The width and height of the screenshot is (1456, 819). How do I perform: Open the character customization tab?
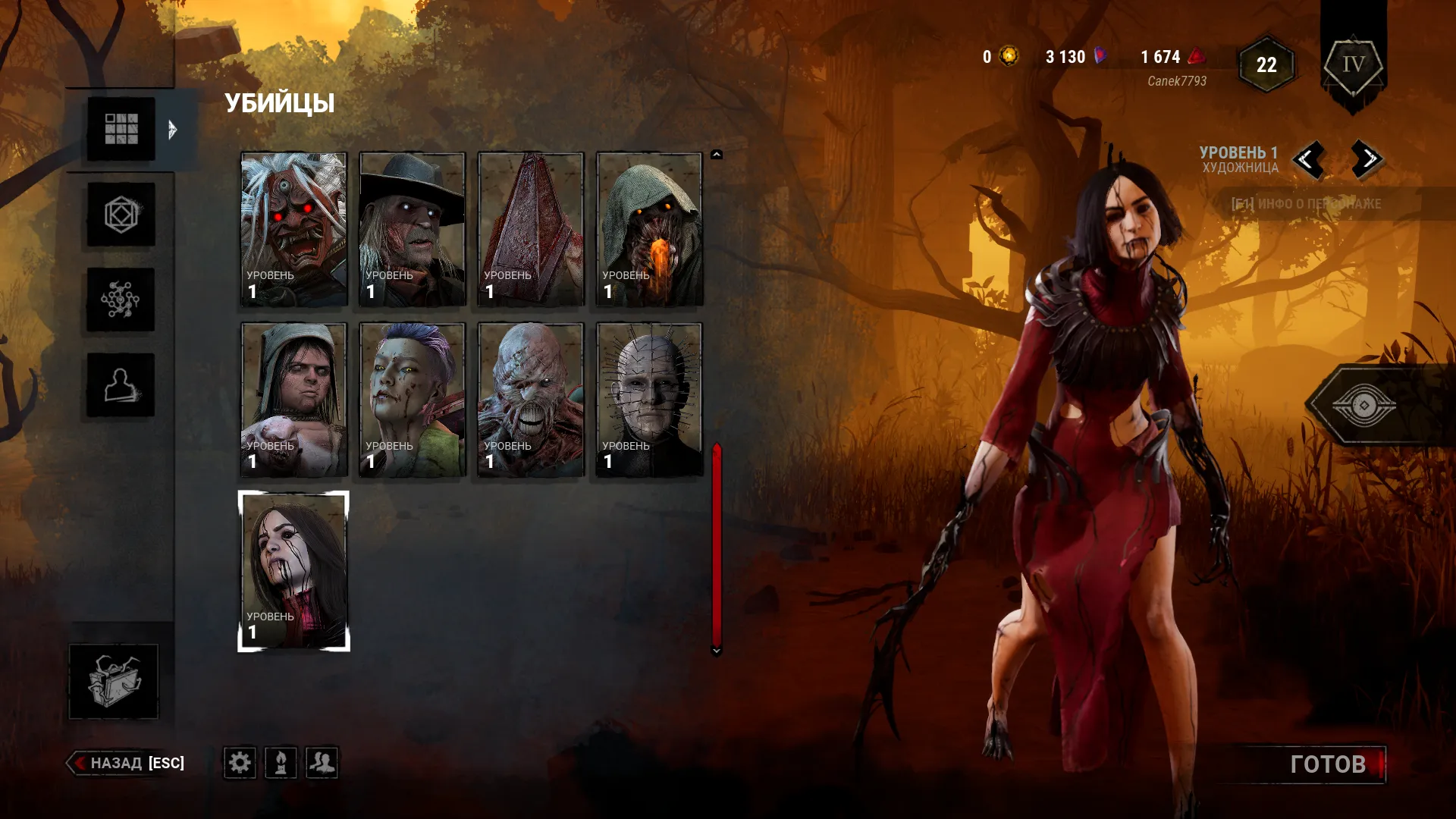click(x=121, y=385)
